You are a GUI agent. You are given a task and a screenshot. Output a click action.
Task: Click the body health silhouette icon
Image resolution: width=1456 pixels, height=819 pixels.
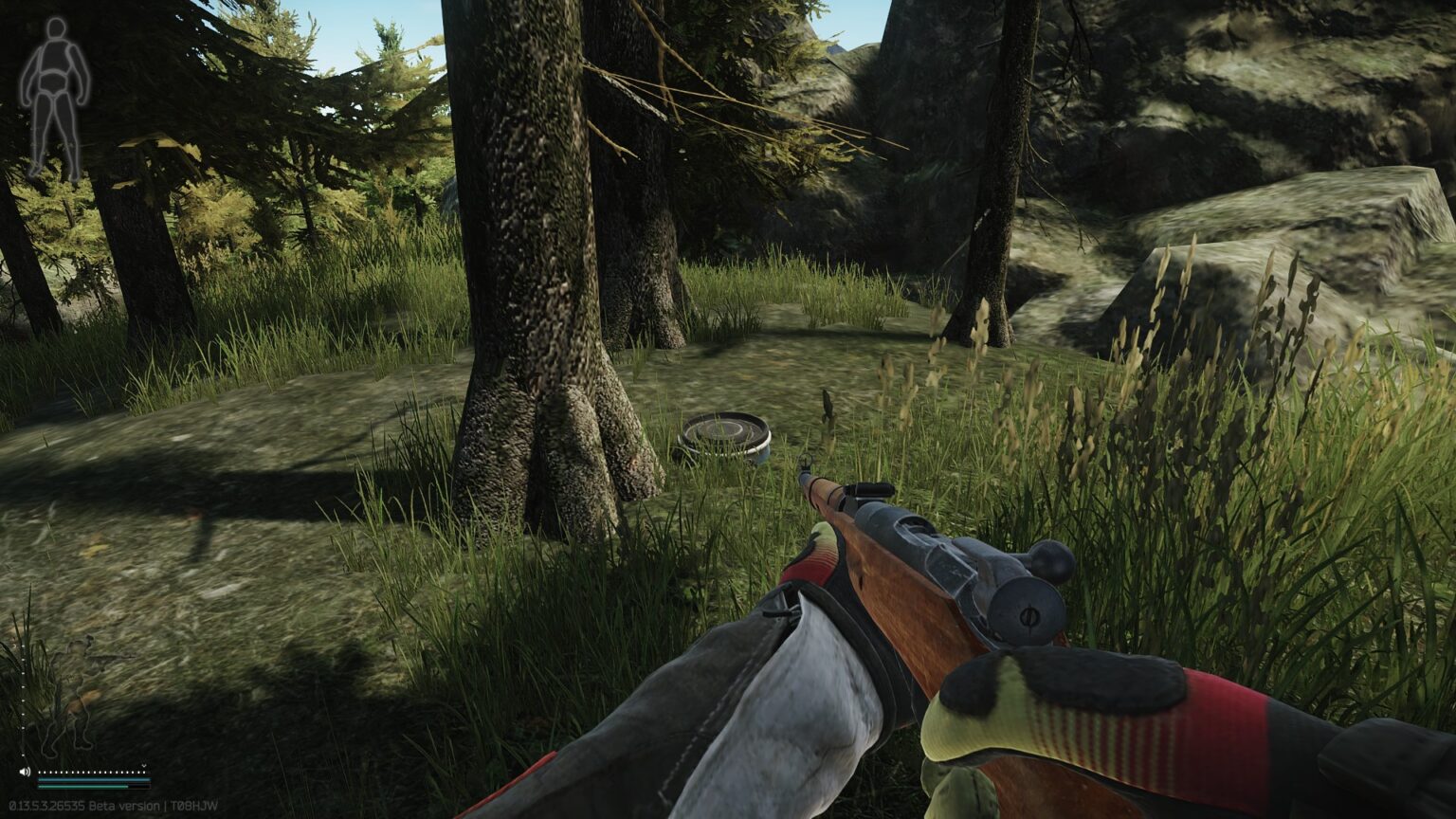click(52, 95)
